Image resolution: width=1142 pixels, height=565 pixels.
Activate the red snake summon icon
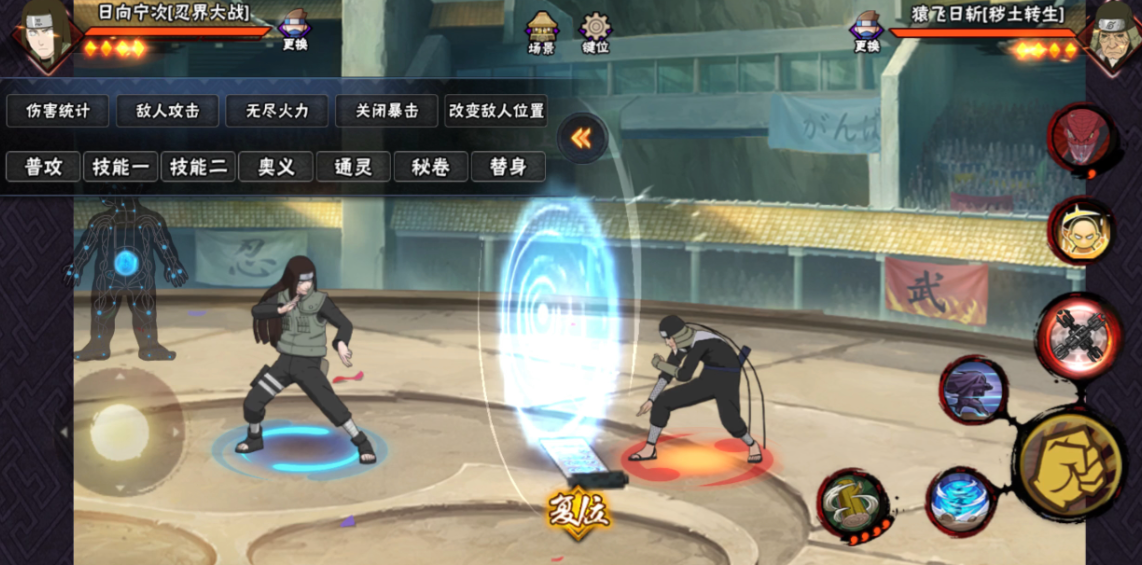pyautogui.click(x=1079, y=136)
